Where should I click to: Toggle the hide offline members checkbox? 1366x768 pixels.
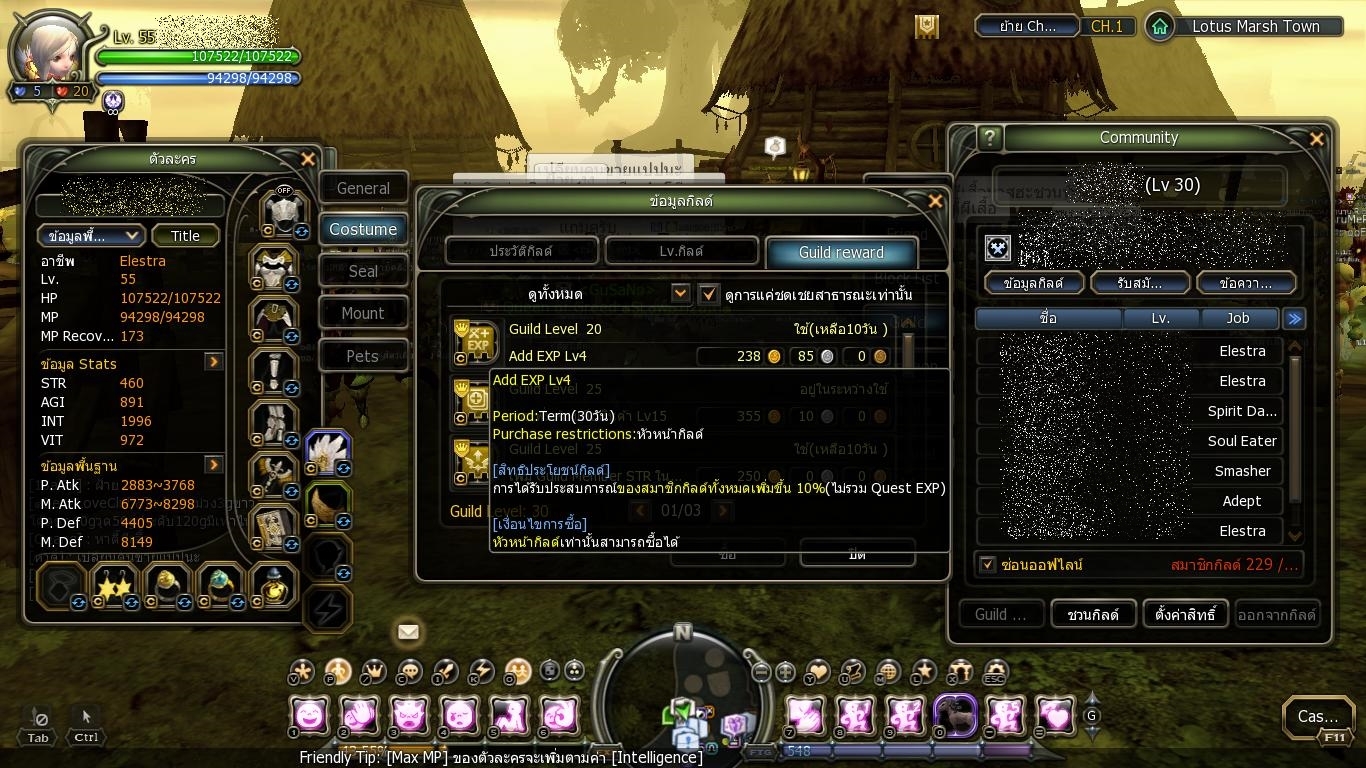tap(988, 565)
